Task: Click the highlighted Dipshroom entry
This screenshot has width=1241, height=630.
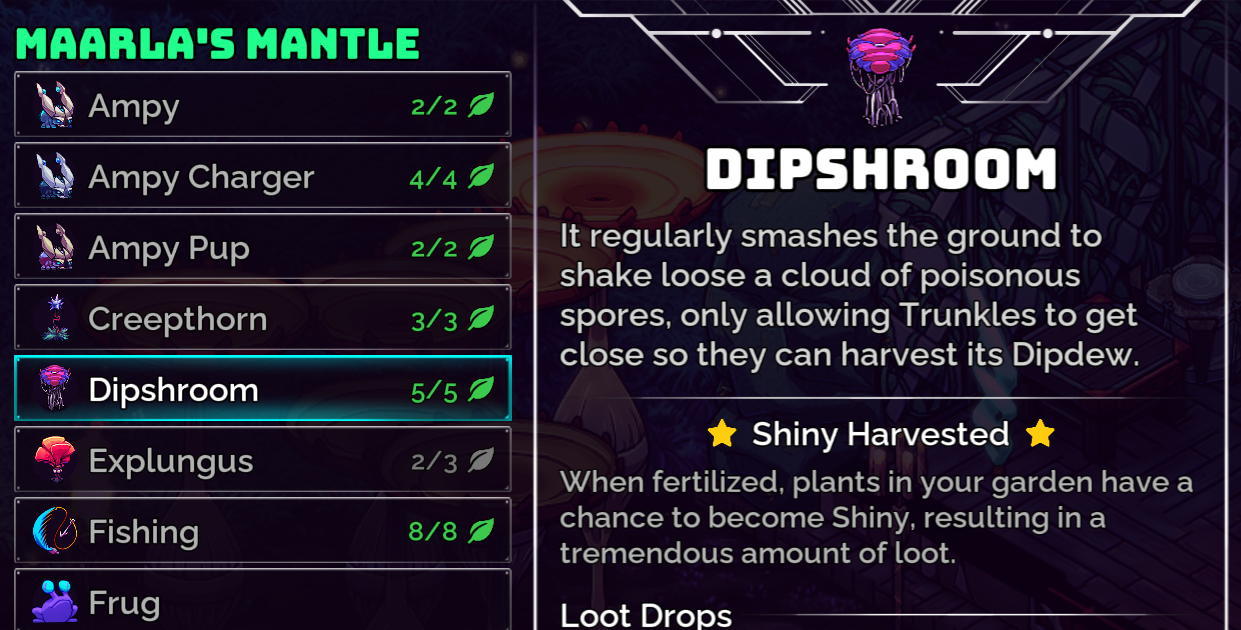Action: (x=262, y=389)
